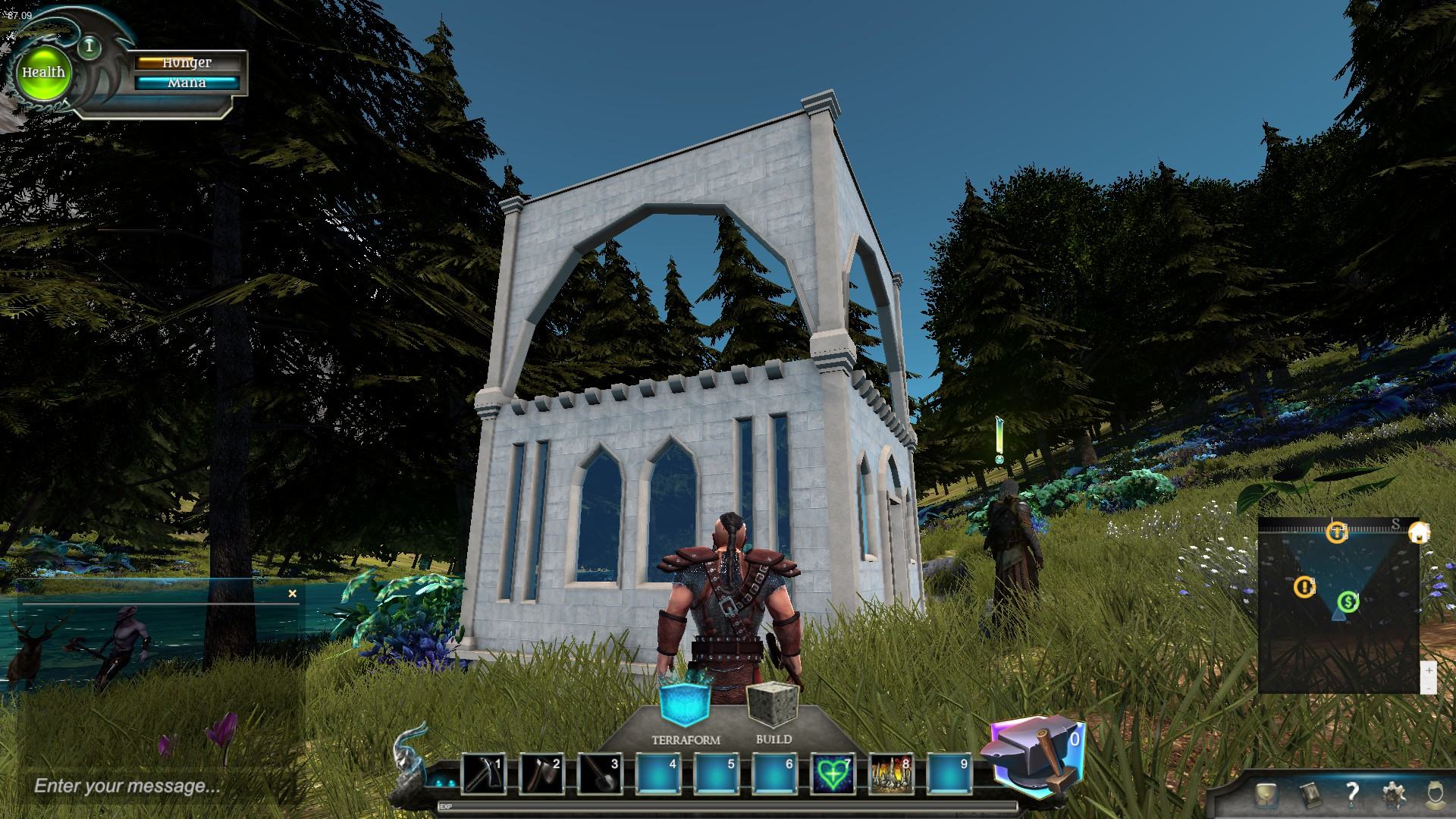
Task: Equip the axe in slot 2
Action: tap(541, 774)
